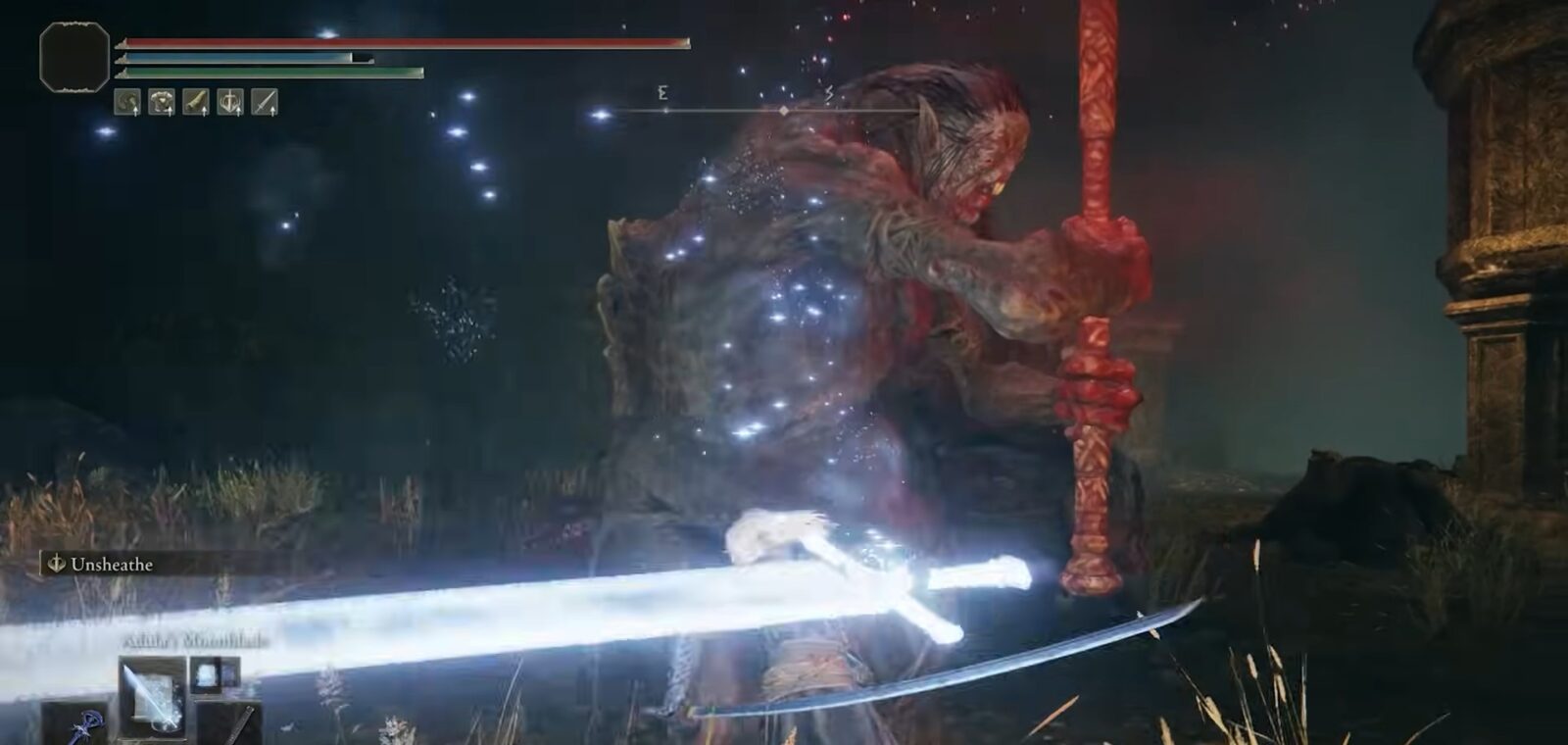The image size is (1568, 745).
Task: Inspect the body armor buff icon
Action: pos(162,101)
